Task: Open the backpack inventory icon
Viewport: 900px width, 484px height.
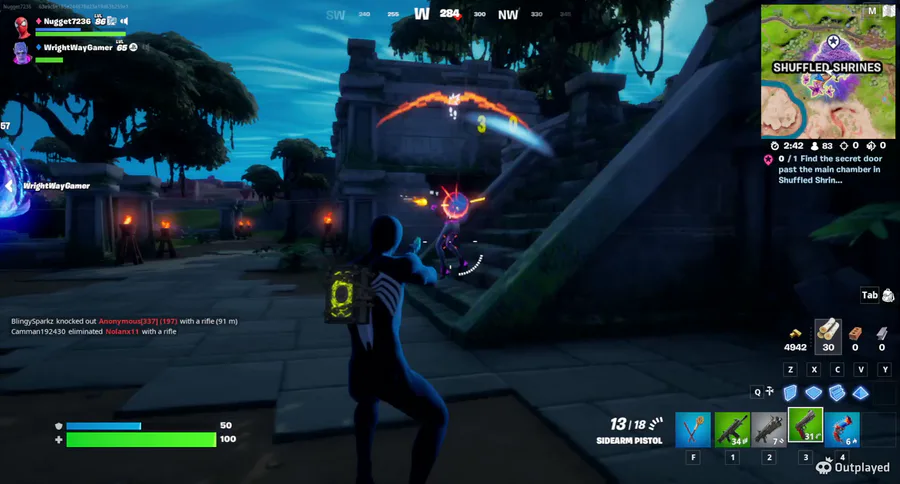Action: 888,295
